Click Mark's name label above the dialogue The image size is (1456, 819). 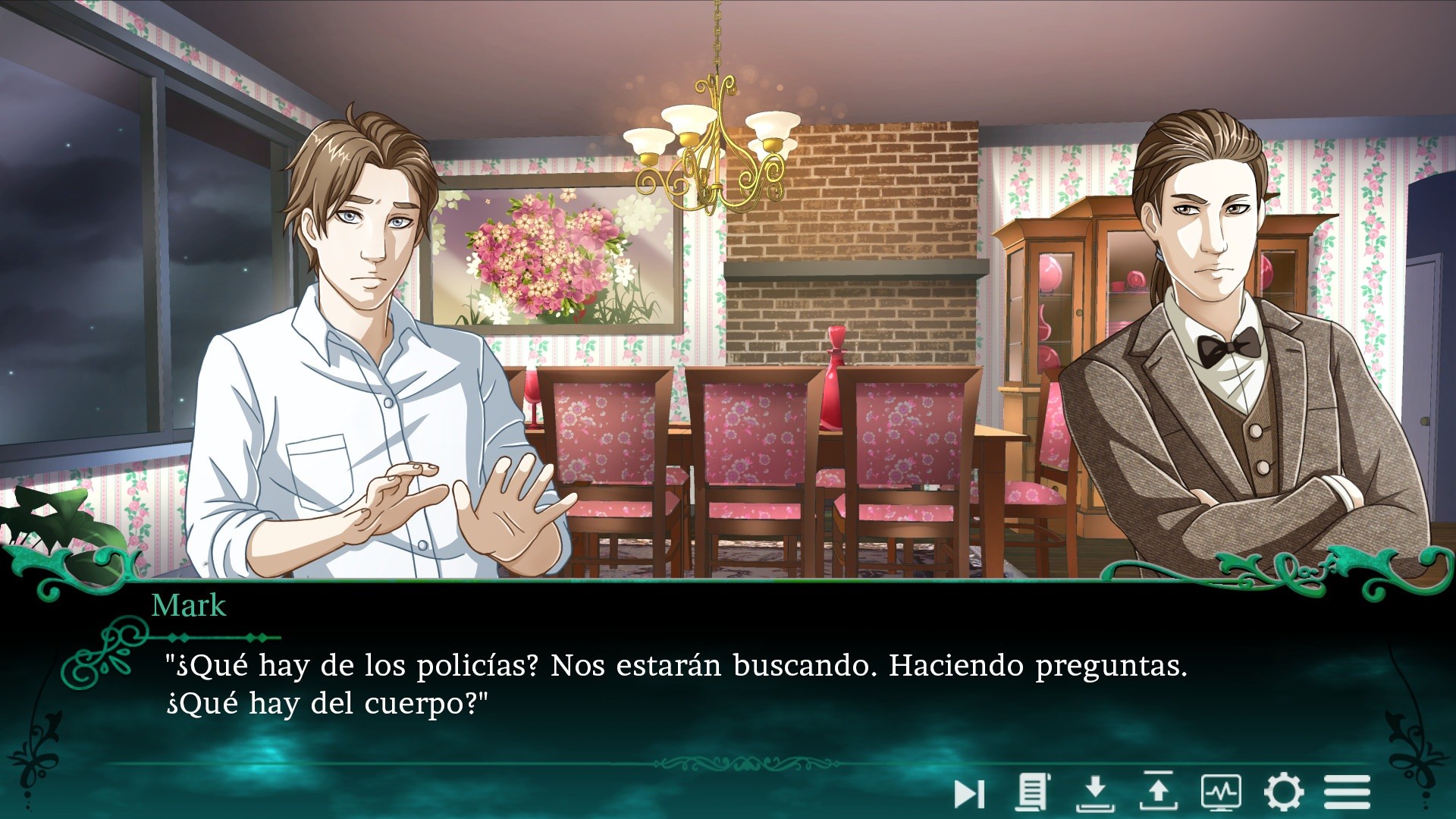190,606
